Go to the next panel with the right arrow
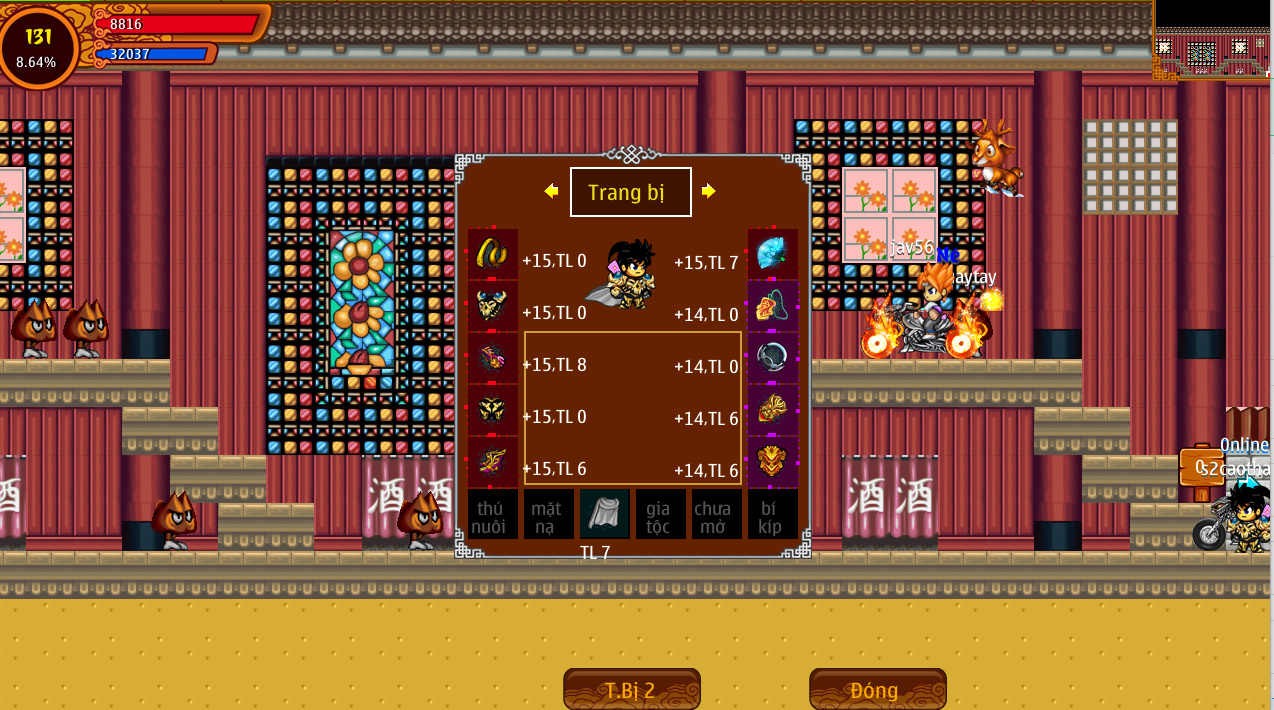Screen dimensions: 1274x710 (x=708, y=191)
